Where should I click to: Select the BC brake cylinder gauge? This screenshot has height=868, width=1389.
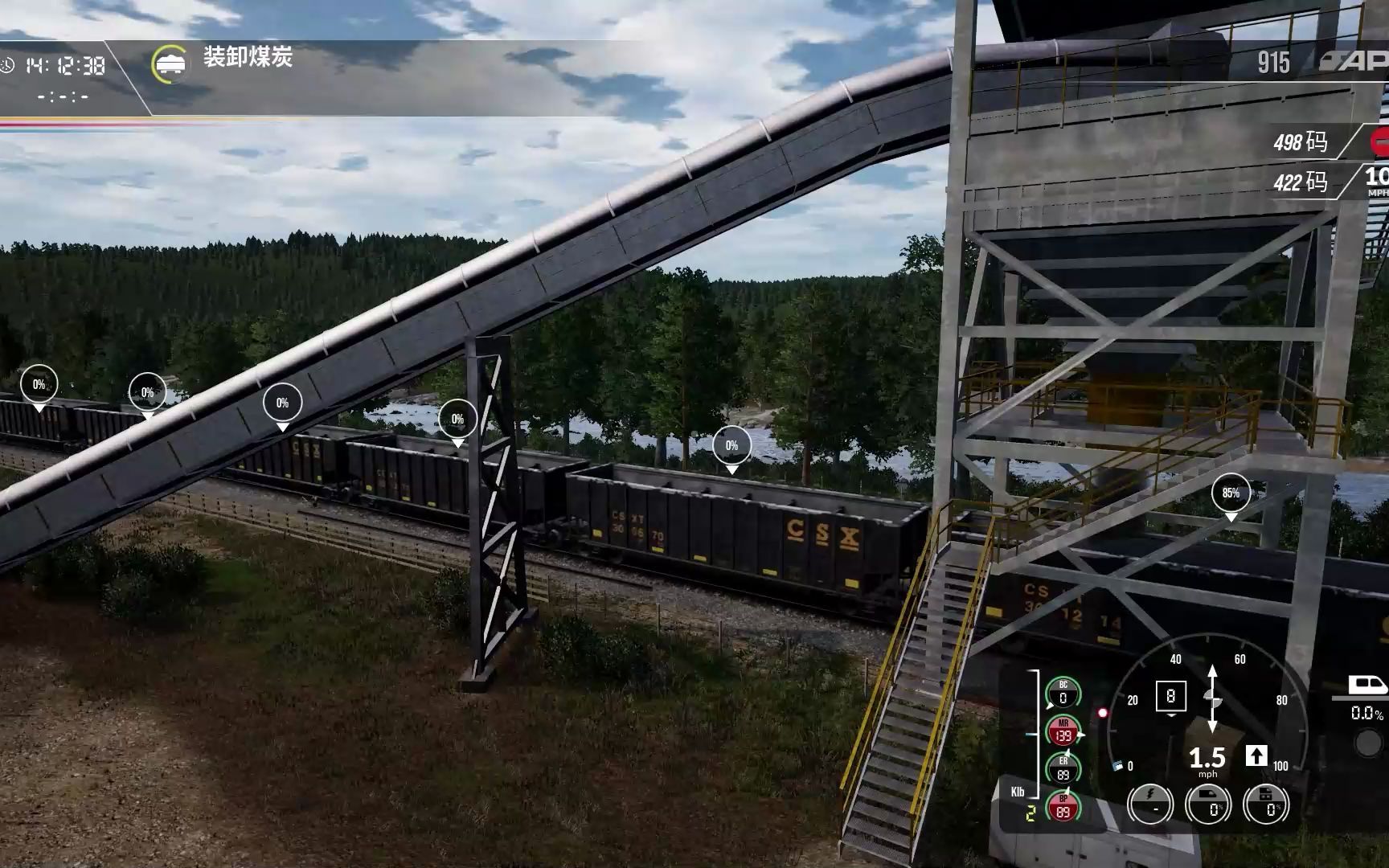tap(1063, 694)
